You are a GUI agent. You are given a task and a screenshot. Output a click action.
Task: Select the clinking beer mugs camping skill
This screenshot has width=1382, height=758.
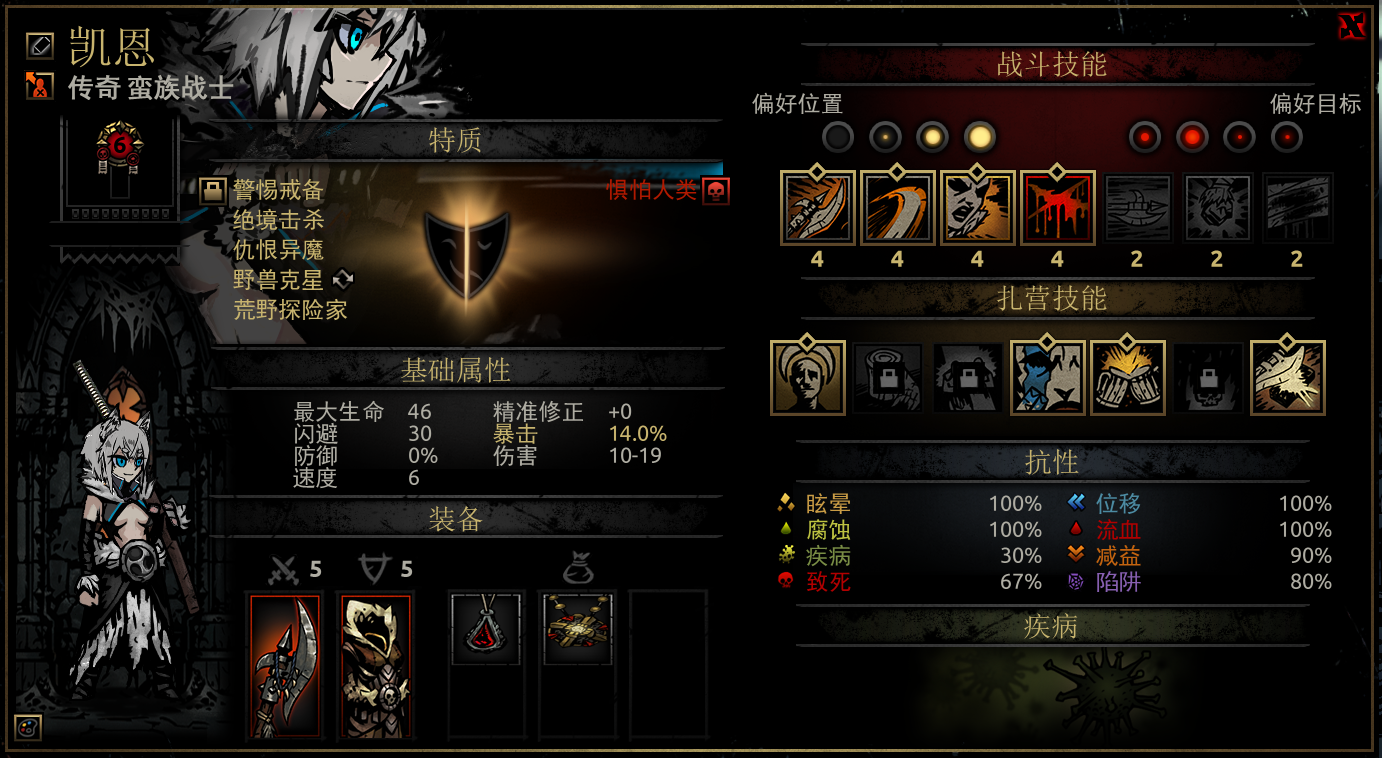1128,378
